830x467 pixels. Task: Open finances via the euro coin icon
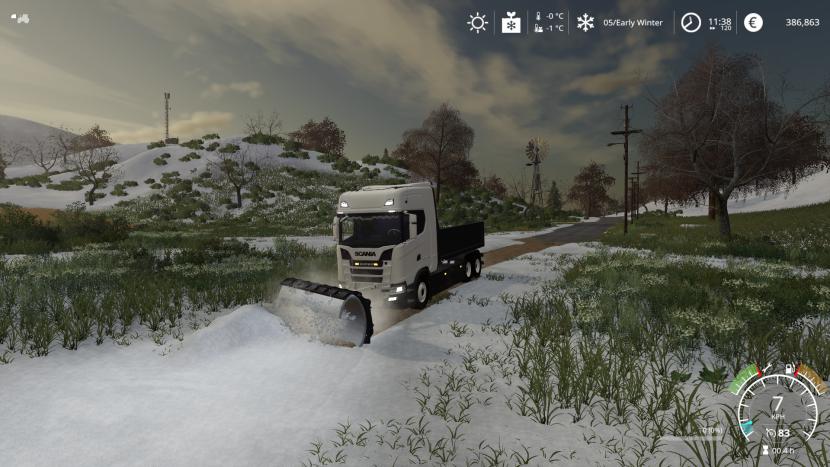pos(753,22)
